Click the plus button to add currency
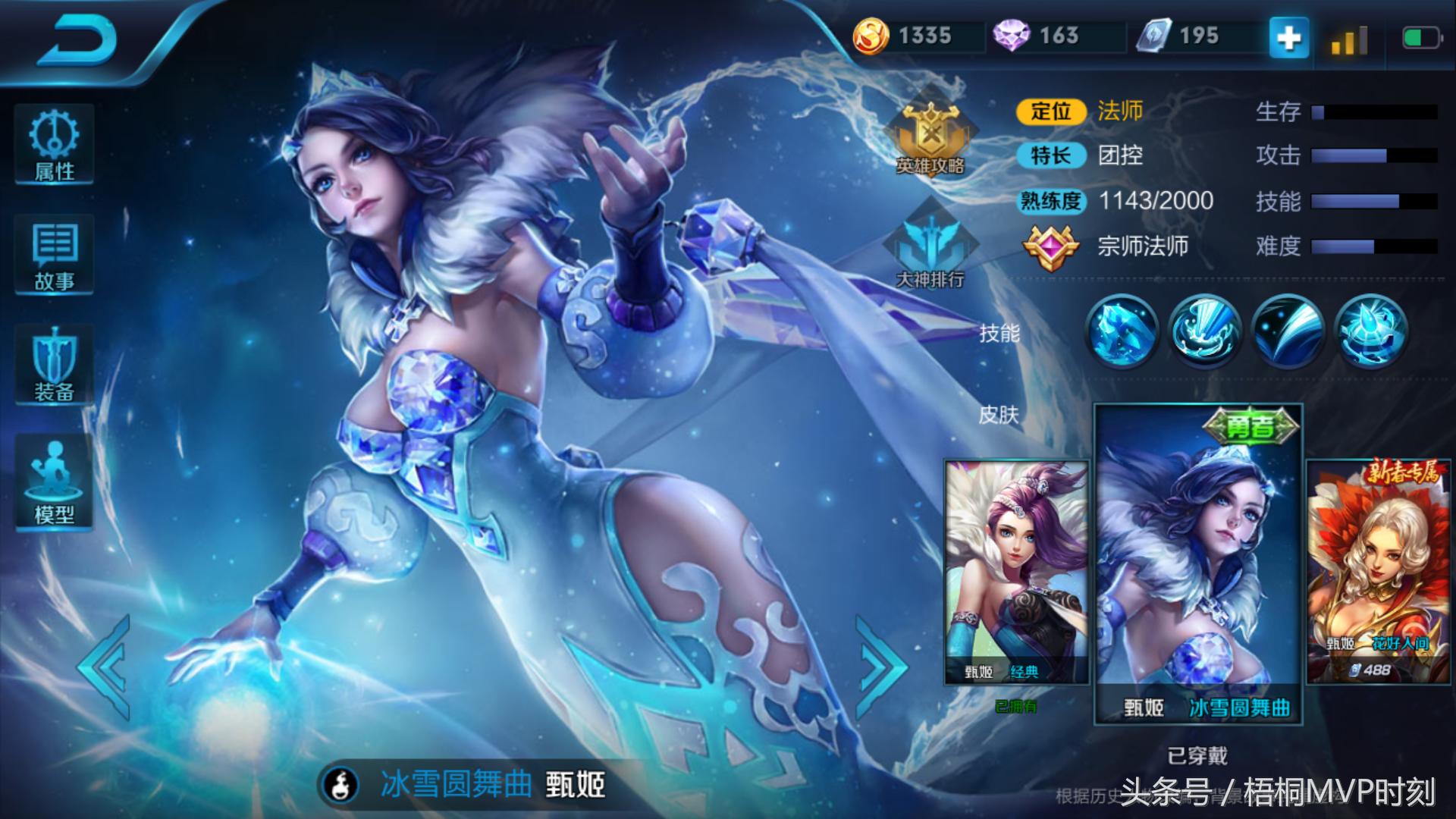The image size is (1456, 819). 1288,36
